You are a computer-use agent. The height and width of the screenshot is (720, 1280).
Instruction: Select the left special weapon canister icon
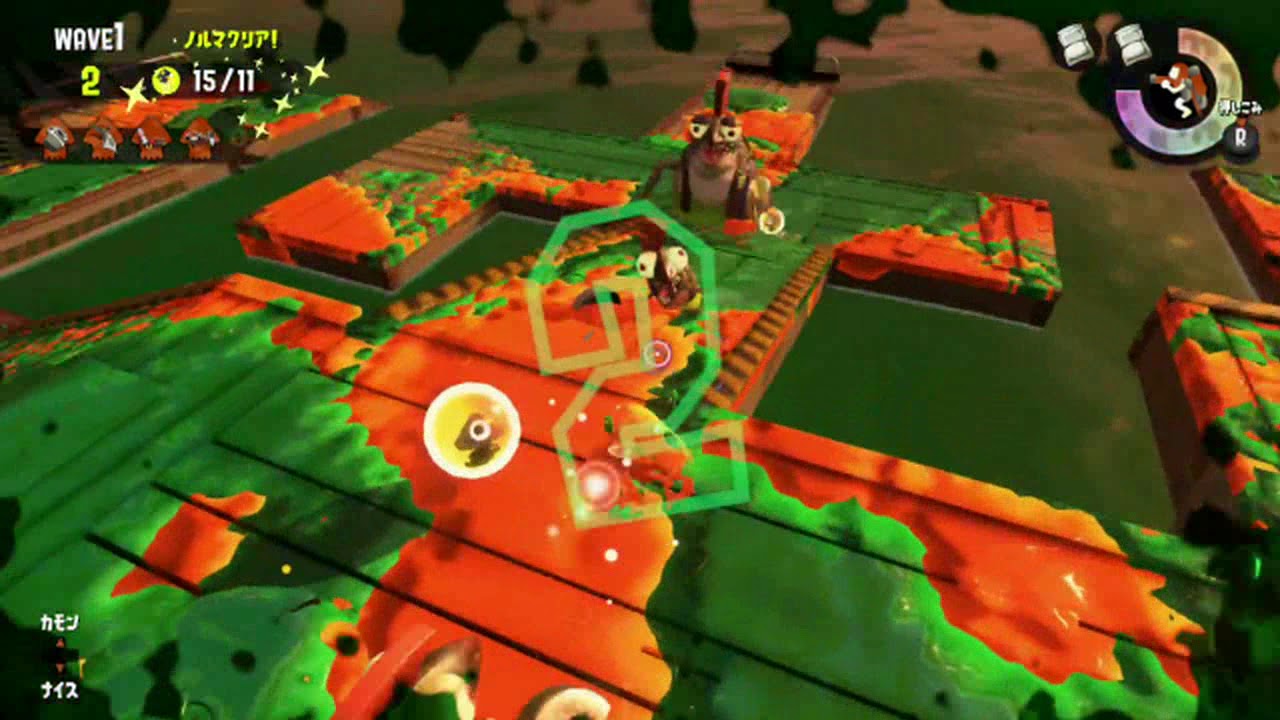pos(1075,45)
